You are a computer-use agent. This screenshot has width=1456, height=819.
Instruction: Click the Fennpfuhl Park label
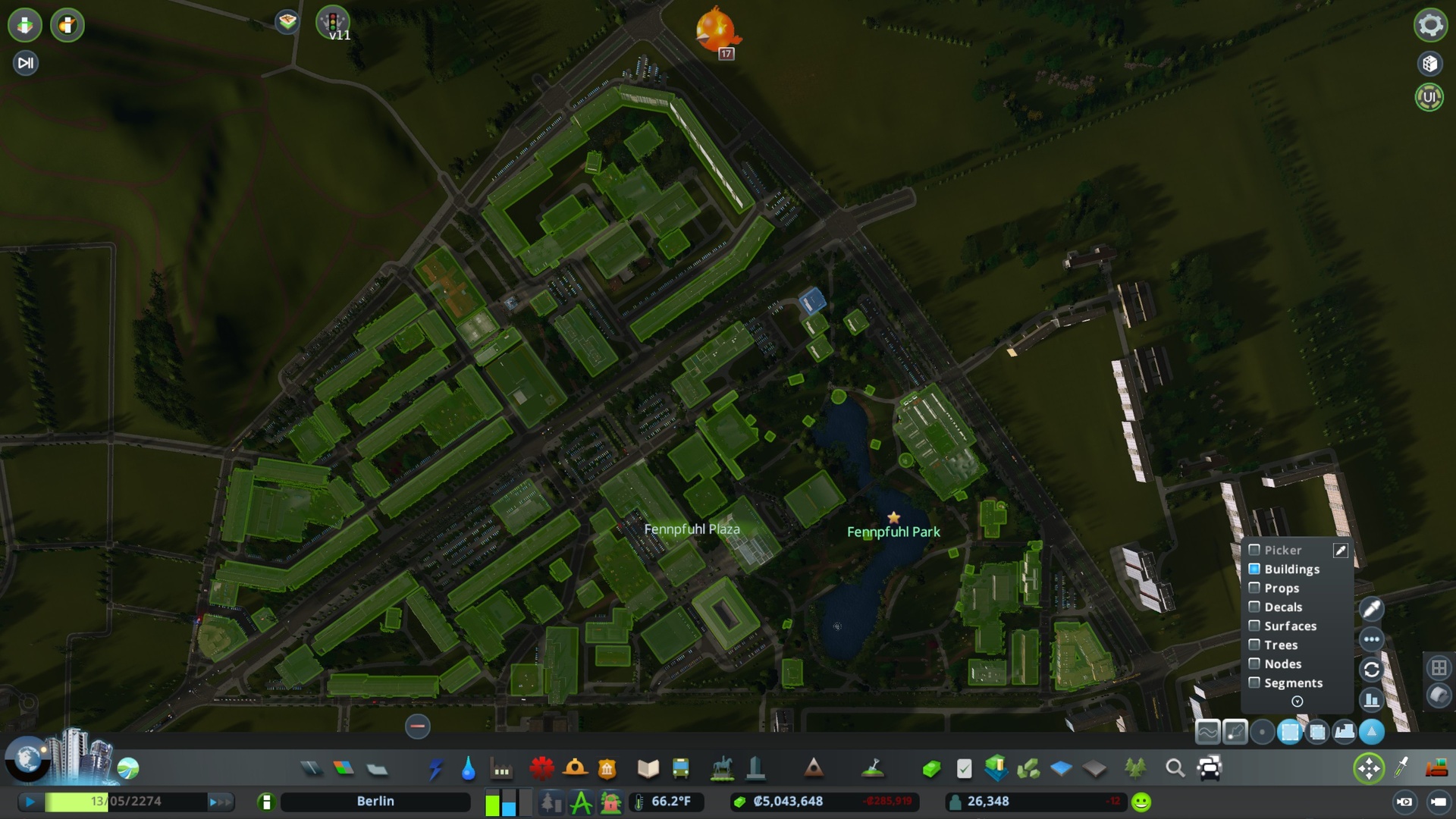click(x=893, y=532)
